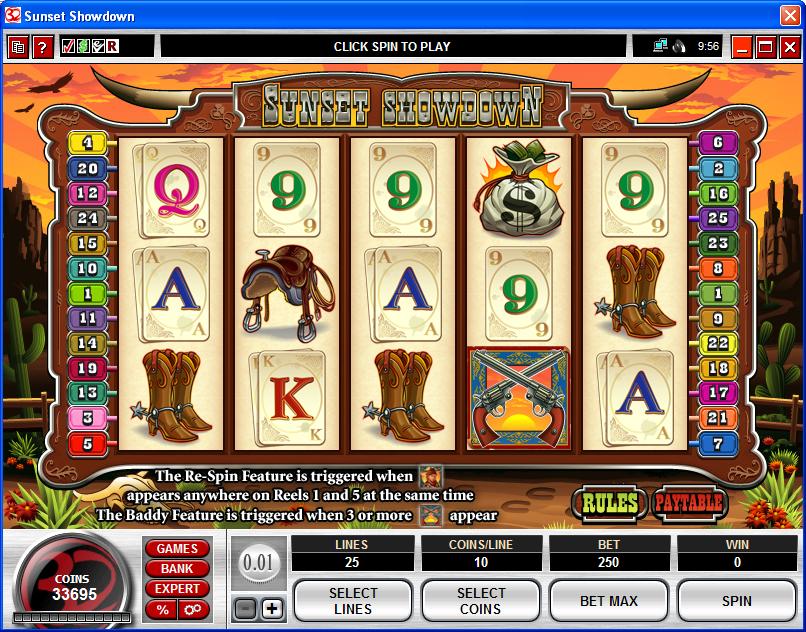
Task: Minimize the game using the red toolbar button
Action: (x=742, y=47)
